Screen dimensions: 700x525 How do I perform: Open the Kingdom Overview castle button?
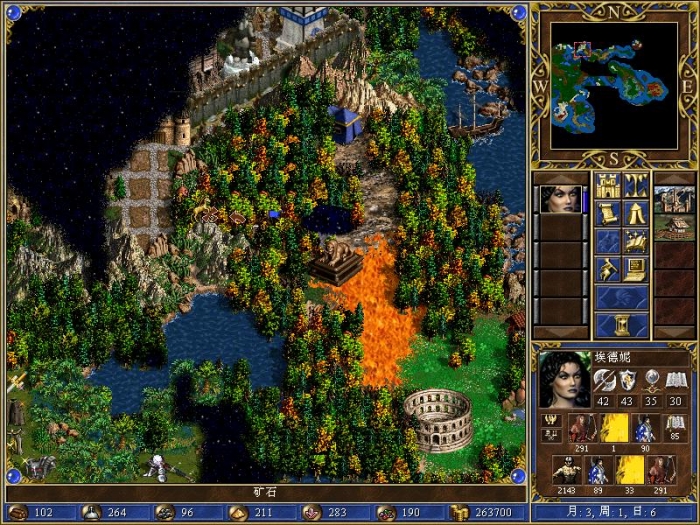pos(608,185)
